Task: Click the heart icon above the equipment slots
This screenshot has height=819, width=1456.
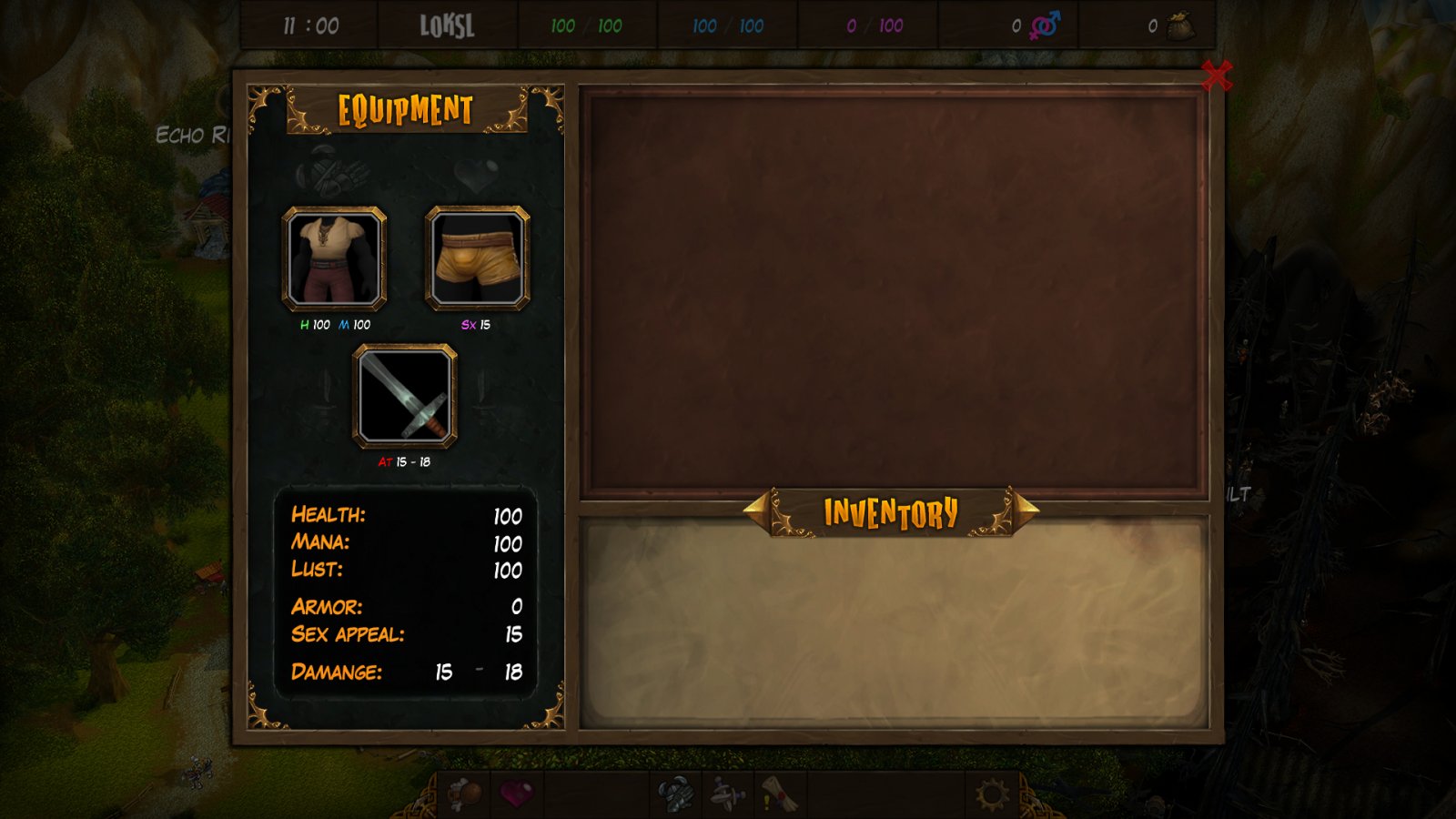Action: pyautogui.click(x=474, y=173)
